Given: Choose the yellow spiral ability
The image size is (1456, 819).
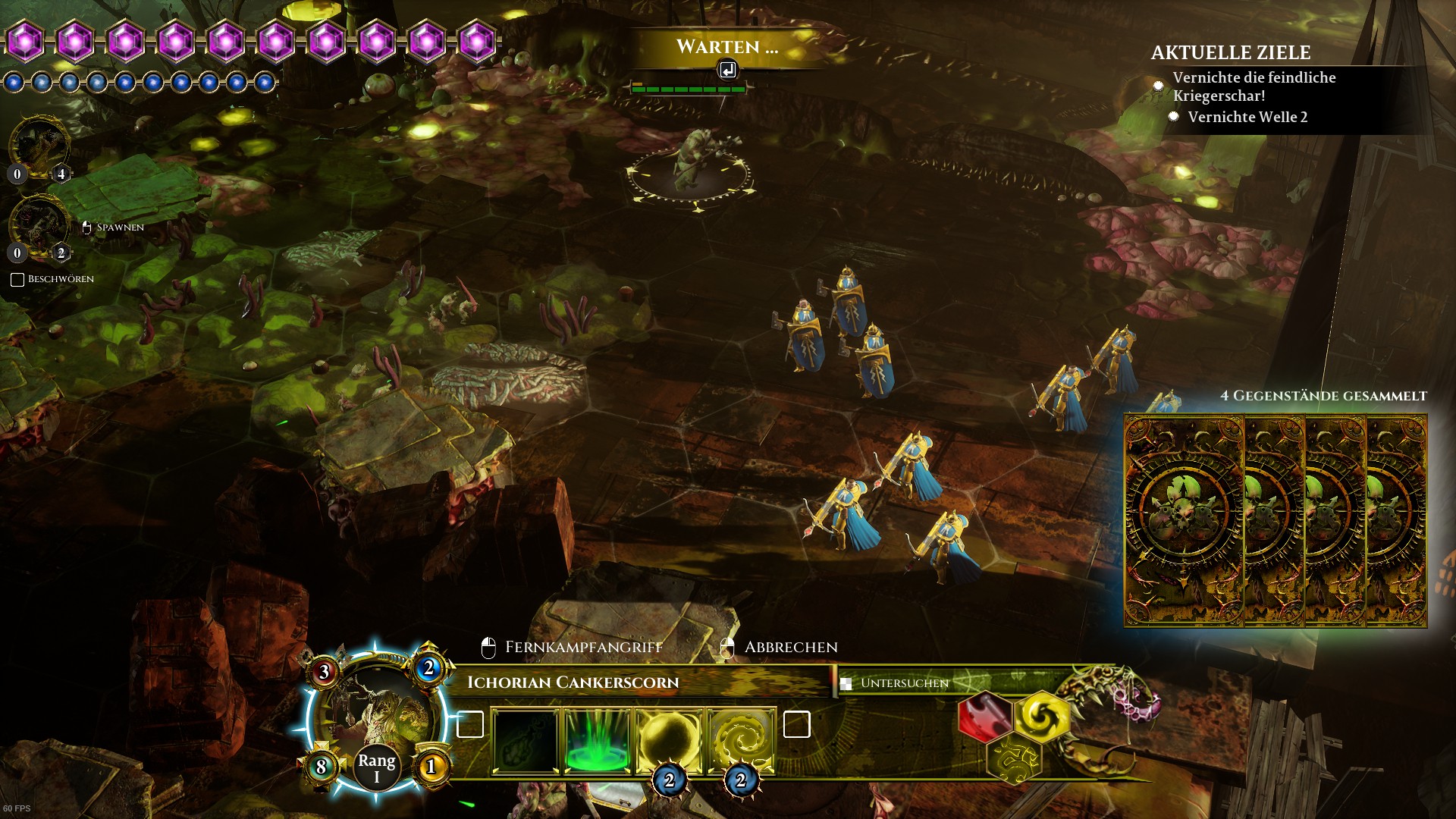Looking at the screenshot, I should (x=740, y=740).
